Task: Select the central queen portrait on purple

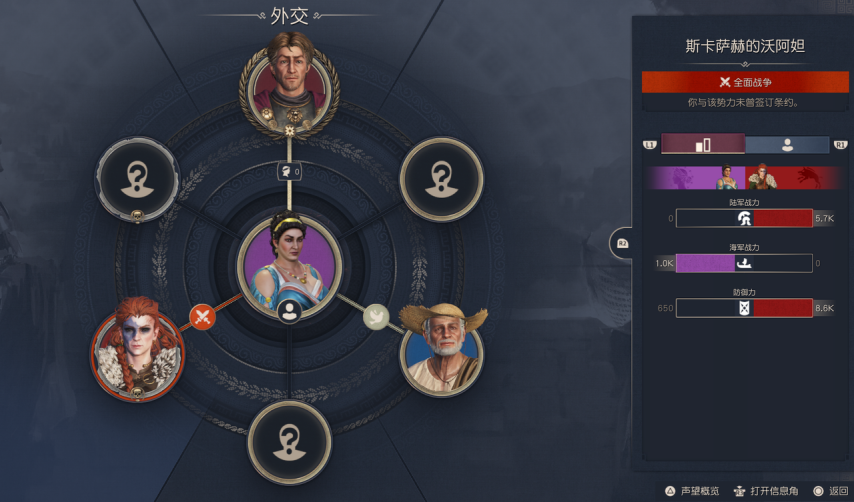Action: coord(289,260)
